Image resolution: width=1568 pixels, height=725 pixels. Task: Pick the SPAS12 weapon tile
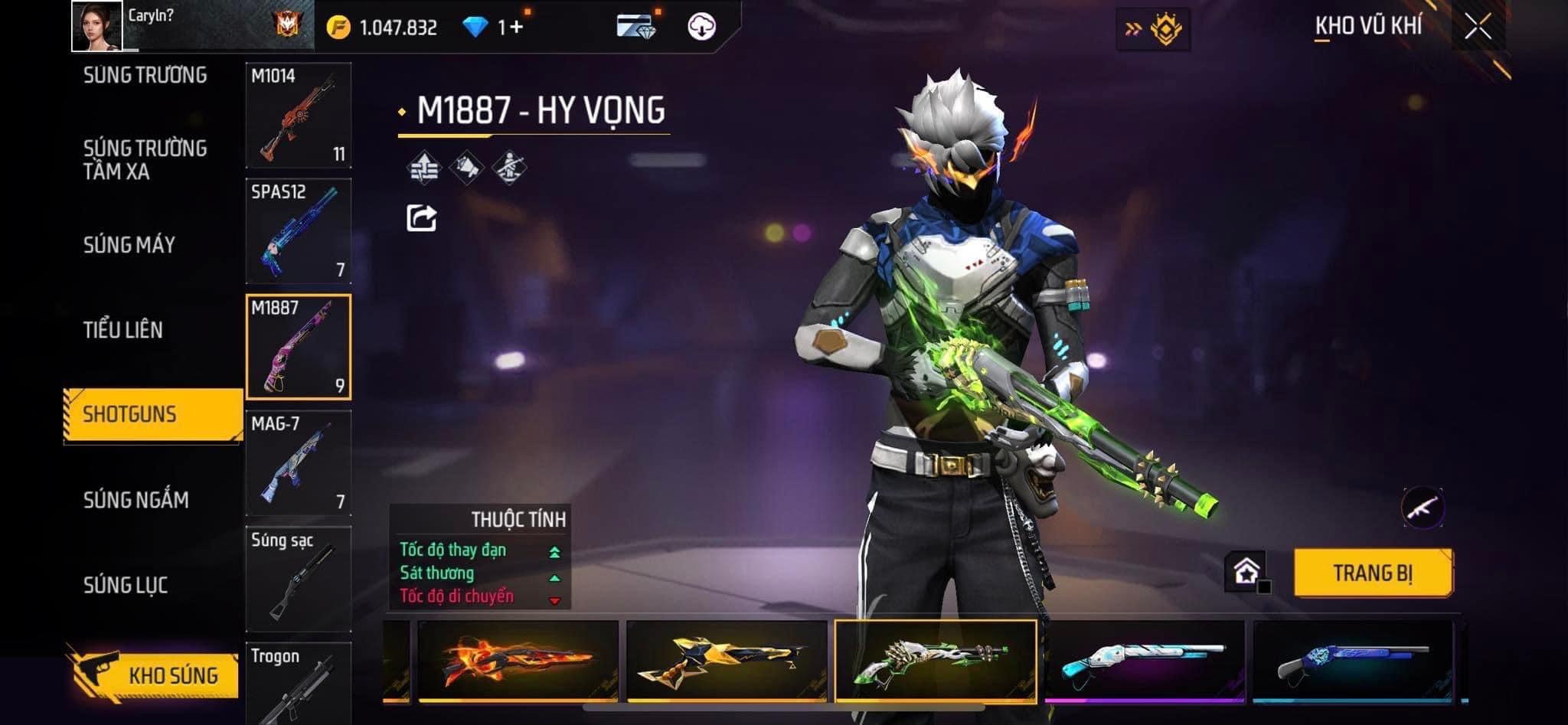299,231
